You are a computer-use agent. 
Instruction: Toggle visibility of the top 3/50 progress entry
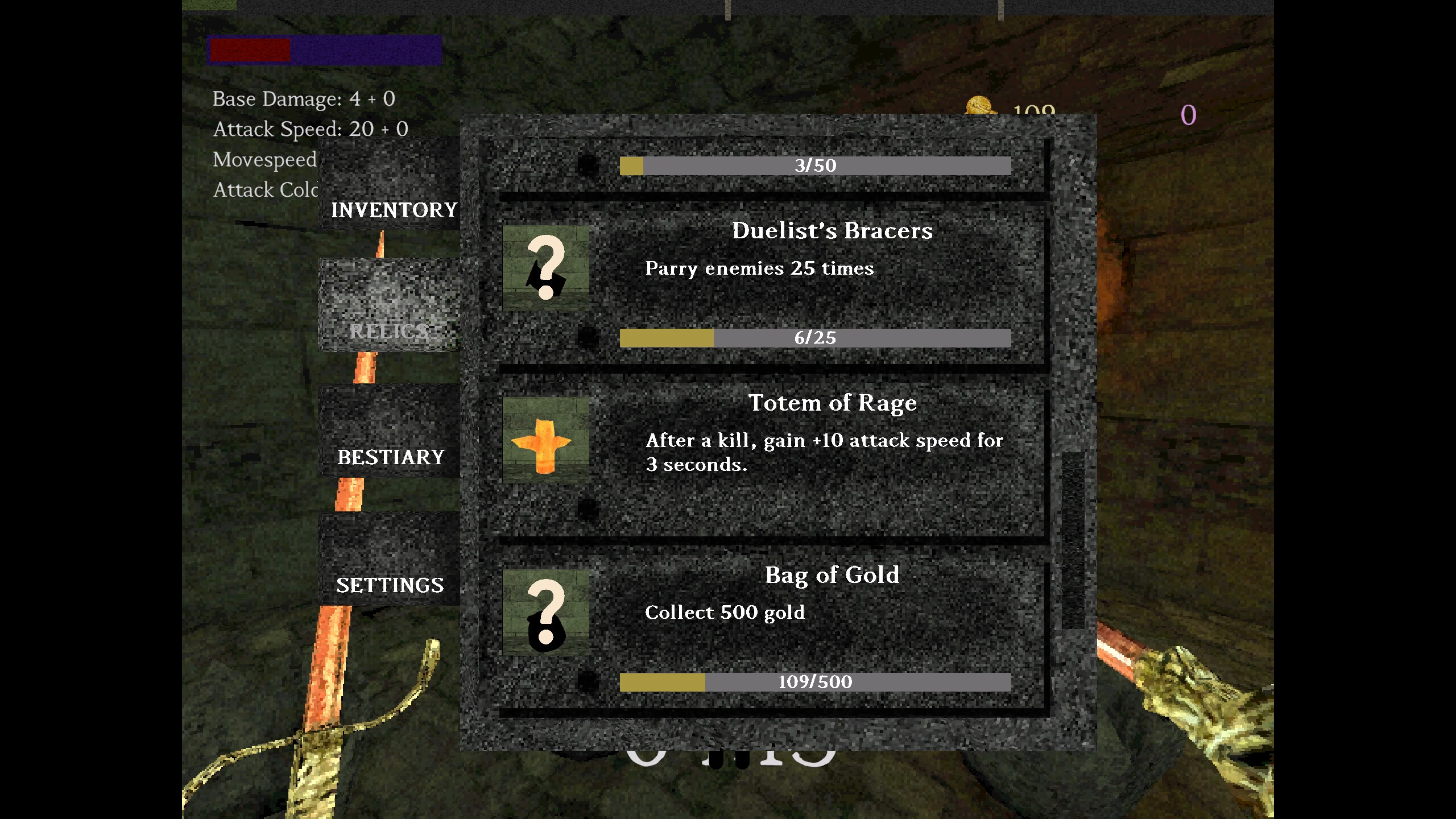click(816, 166)
